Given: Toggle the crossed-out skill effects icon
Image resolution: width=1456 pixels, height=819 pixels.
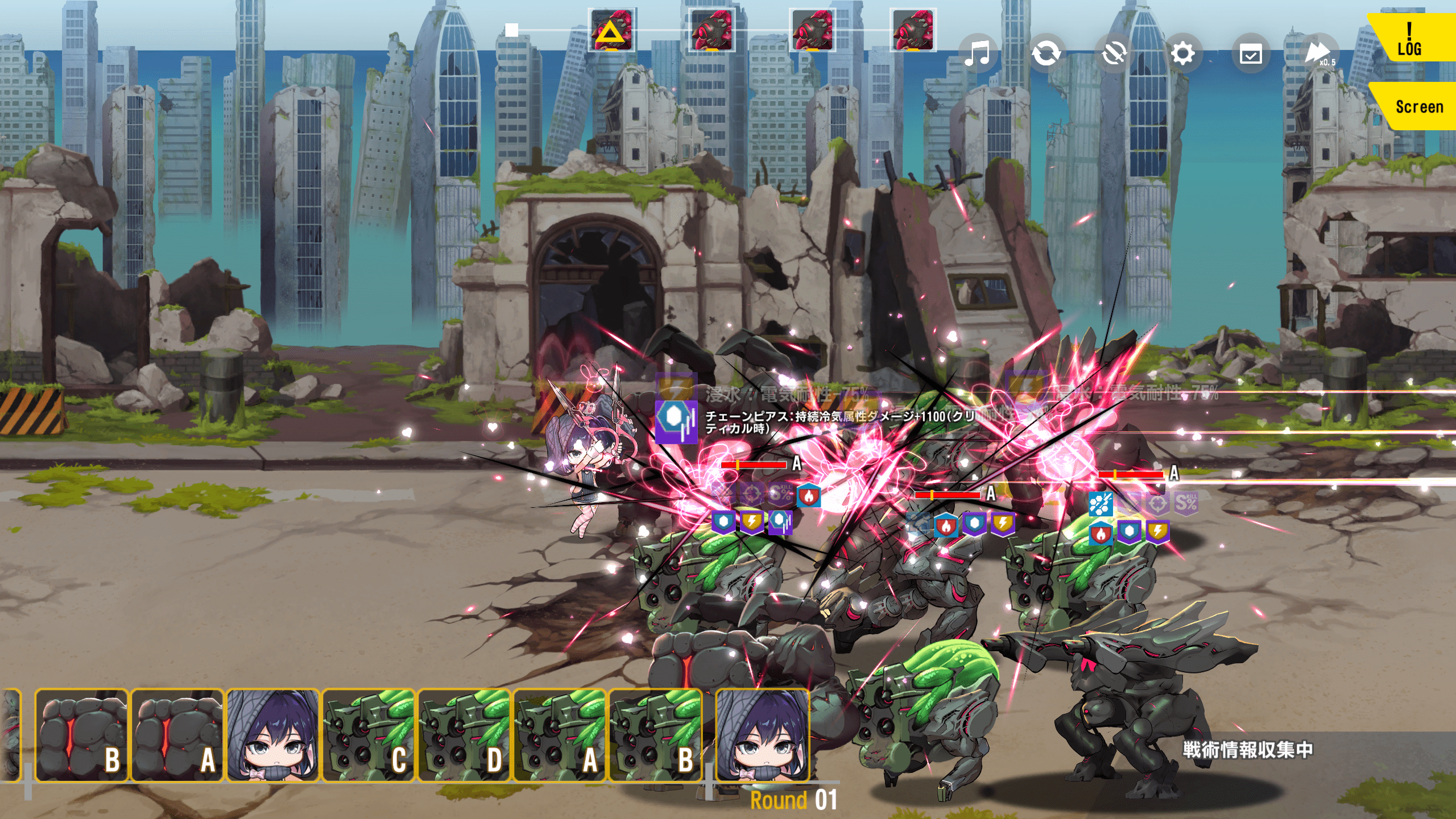Looking at the screenshot, I should (1114, 54).
